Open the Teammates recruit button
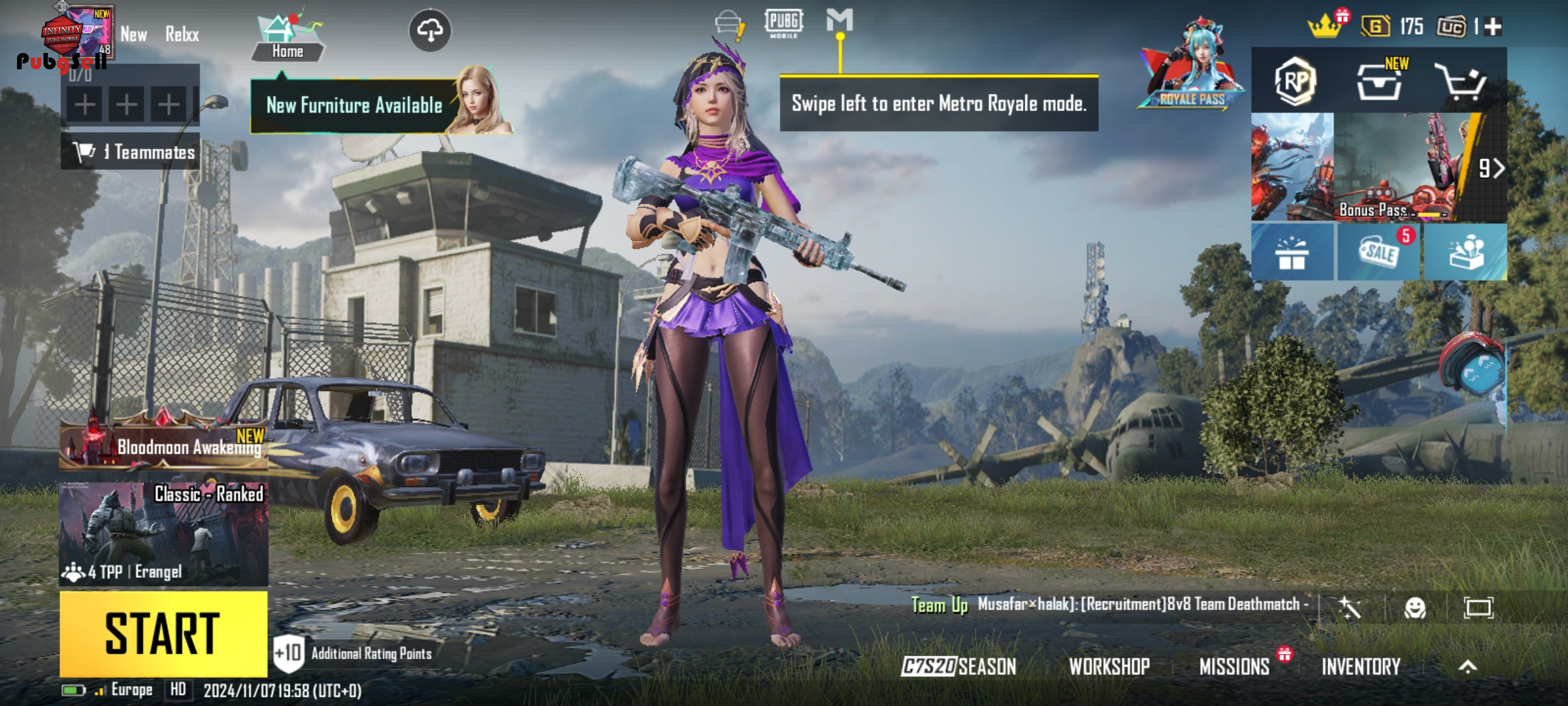 (x=131, y=152)
